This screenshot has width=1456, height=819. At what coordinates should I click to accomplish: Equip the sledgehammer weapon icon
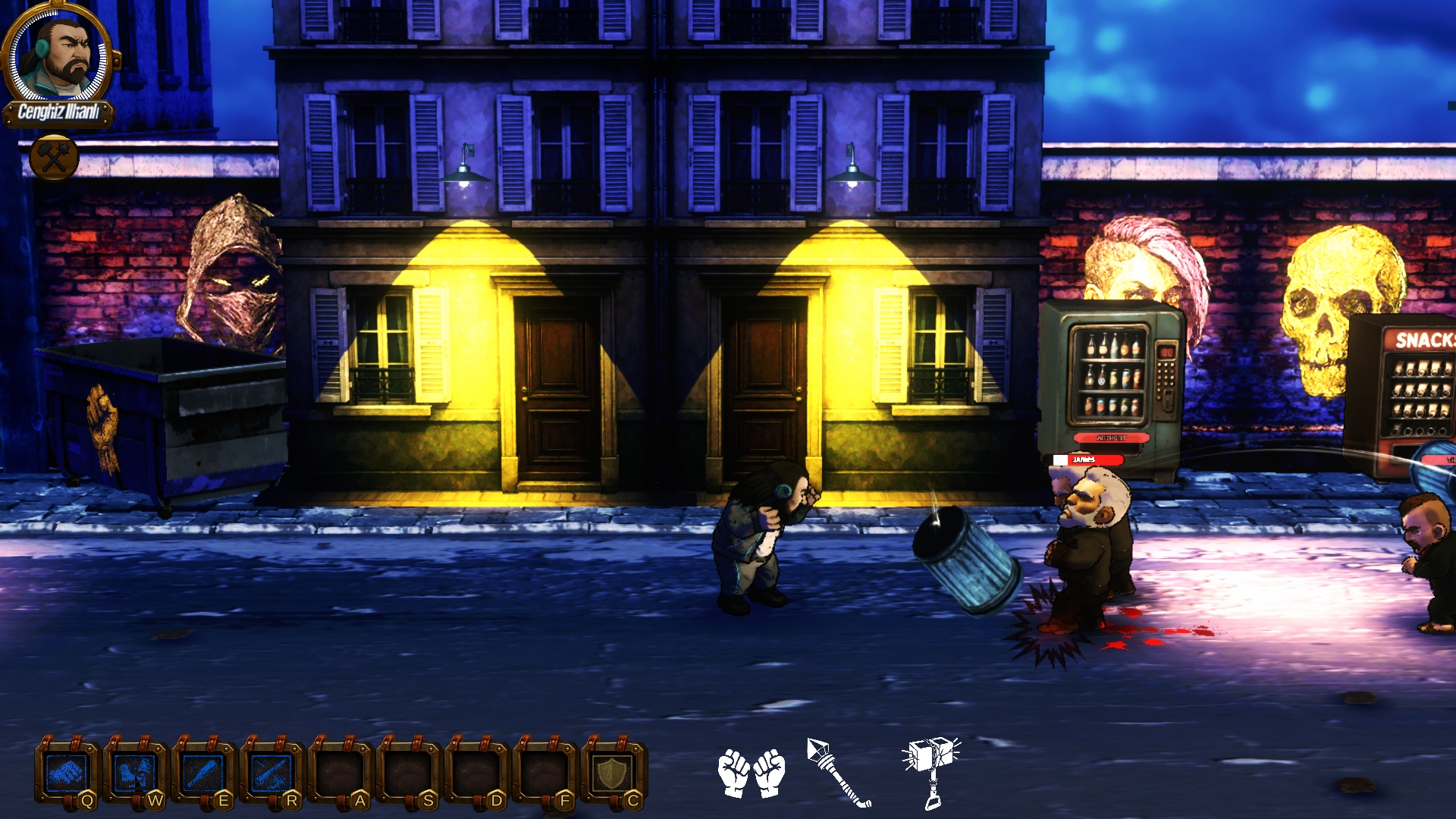pyautogui.click(x=932, y=770)
